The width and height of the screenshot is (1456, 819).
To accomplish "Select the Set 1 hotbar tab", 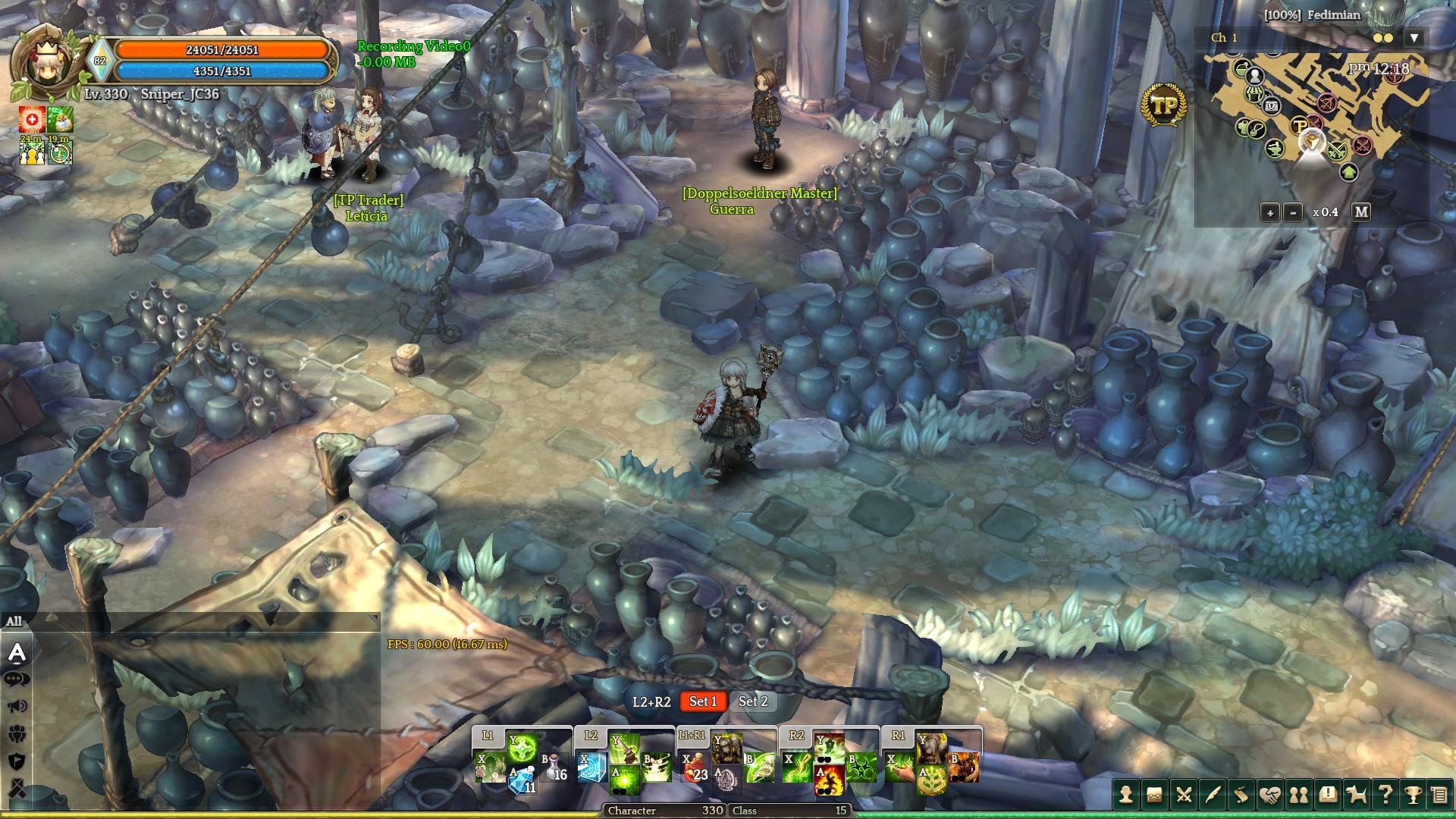I will [703, 701].
